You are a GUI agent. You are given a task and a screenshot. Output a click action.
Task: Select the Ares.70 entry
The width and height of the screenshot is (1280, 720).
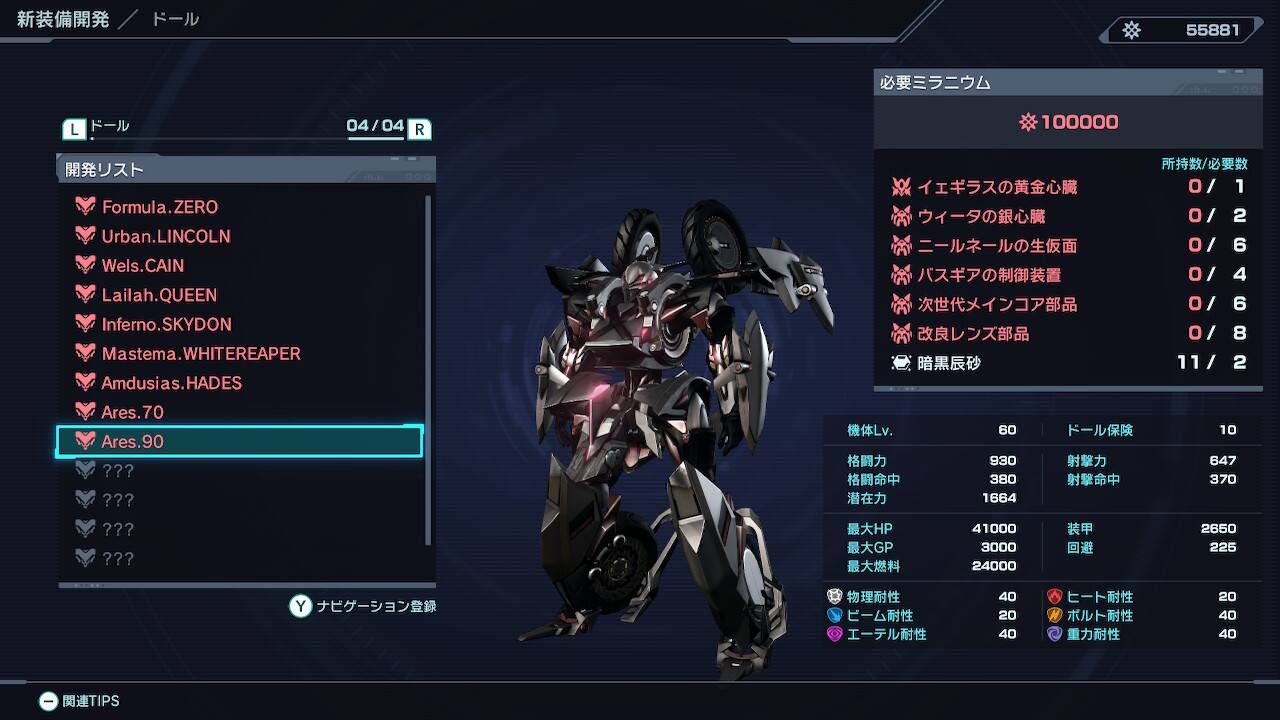point(132,412)
